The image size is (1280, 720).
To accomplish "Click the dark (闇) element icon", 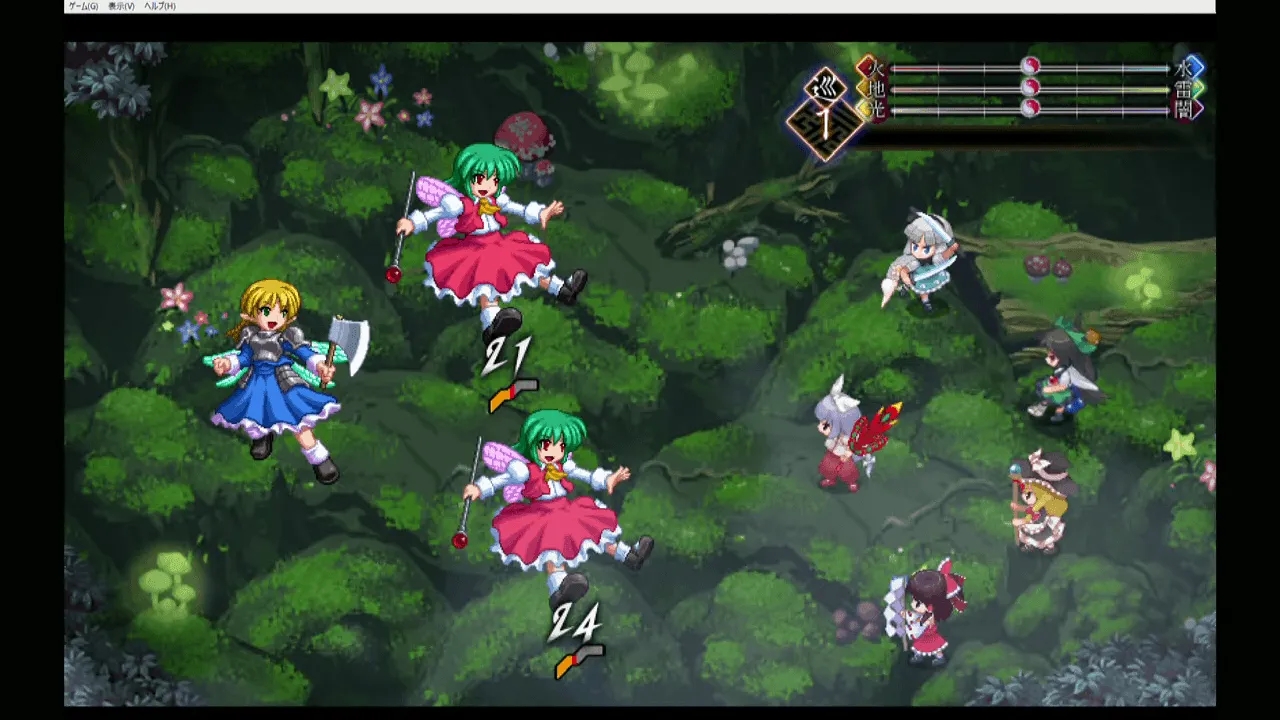I will 1192,109.
